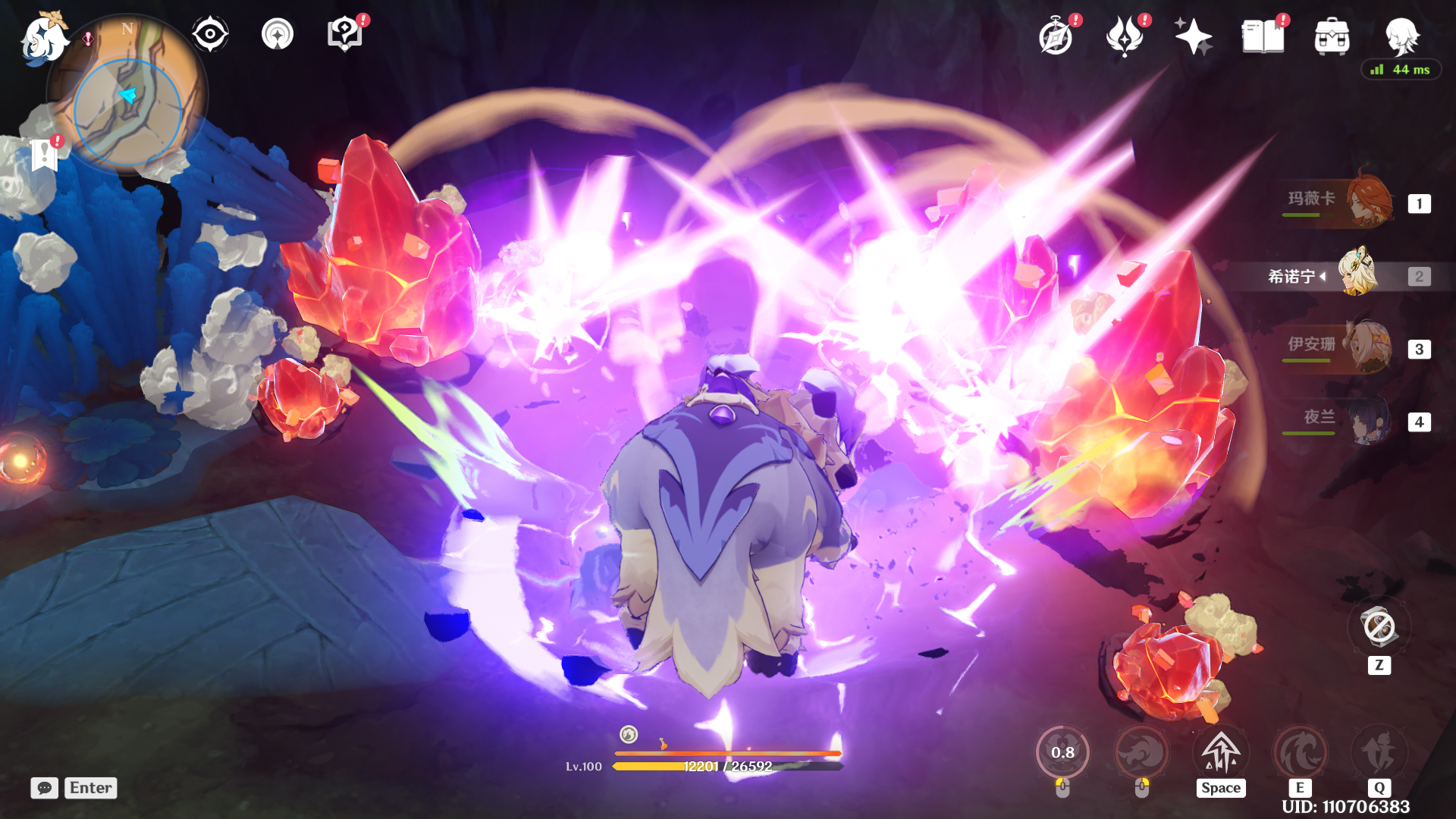
Task: Unleash the elemental burst icon
Action: click(1379, 752)
